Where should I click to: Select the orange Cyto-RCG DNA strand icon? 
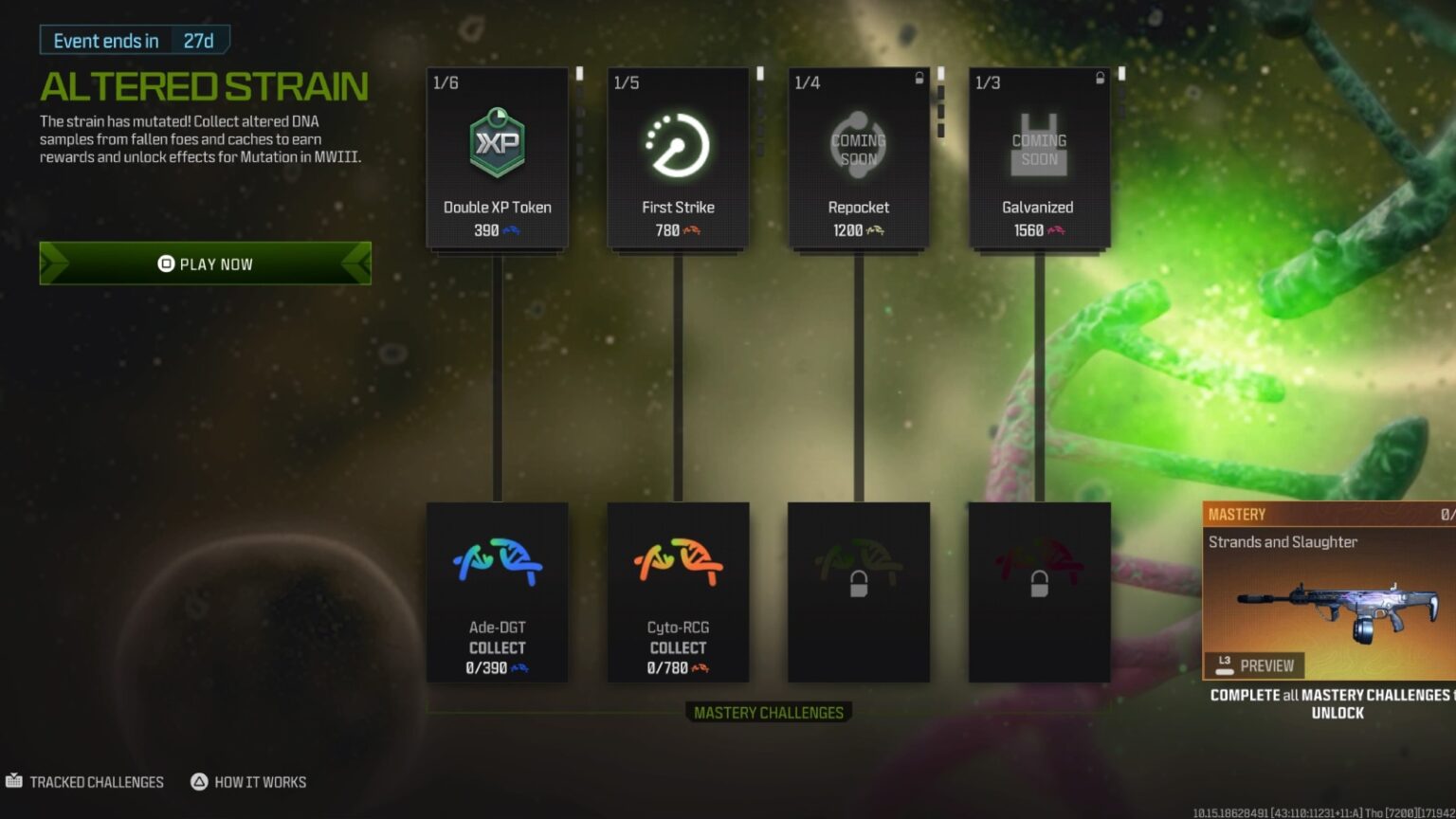(x=677, y=559)
